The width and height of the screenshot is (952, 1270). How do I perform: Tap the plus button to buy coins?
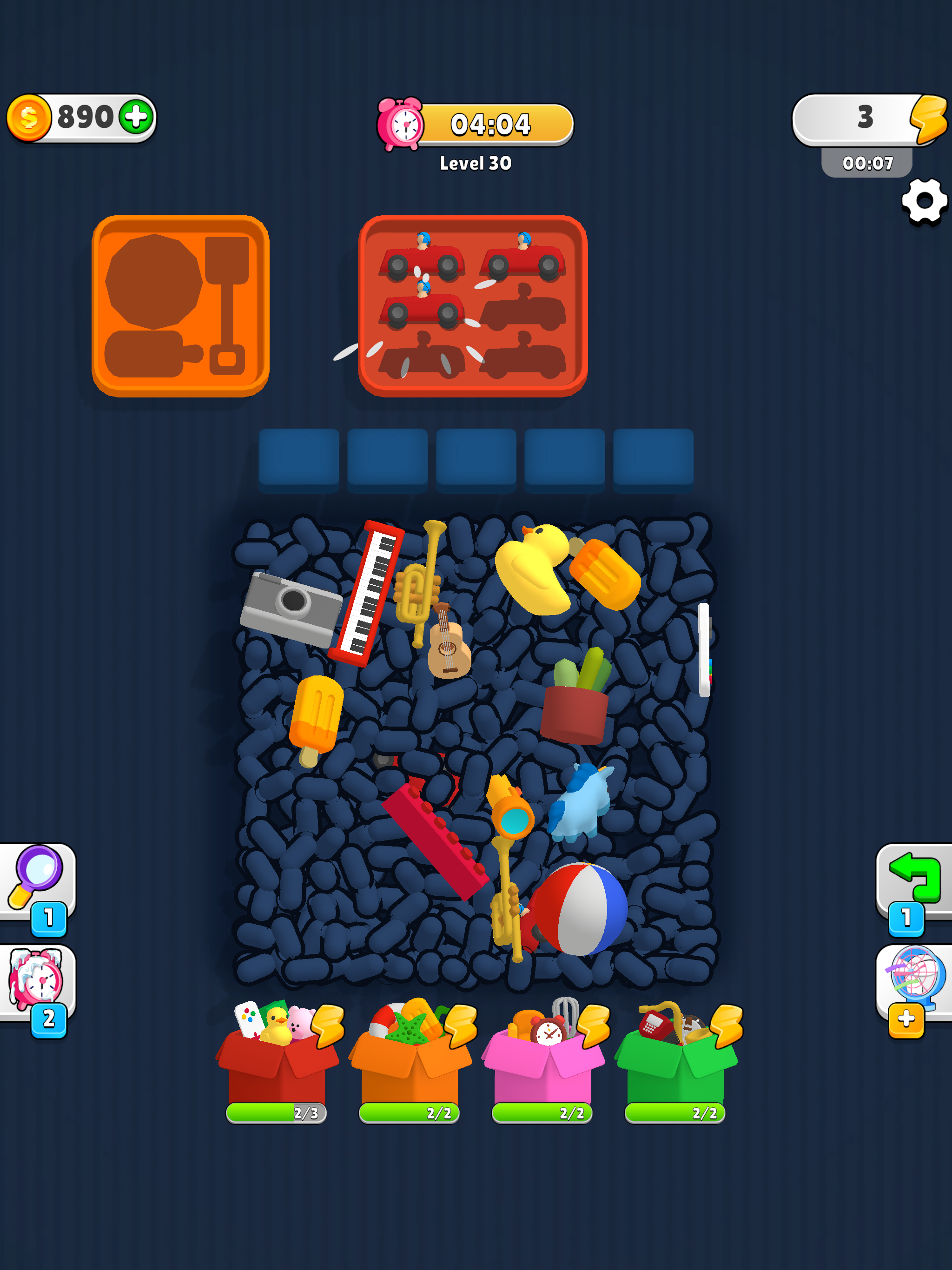(x=136, y=117)
